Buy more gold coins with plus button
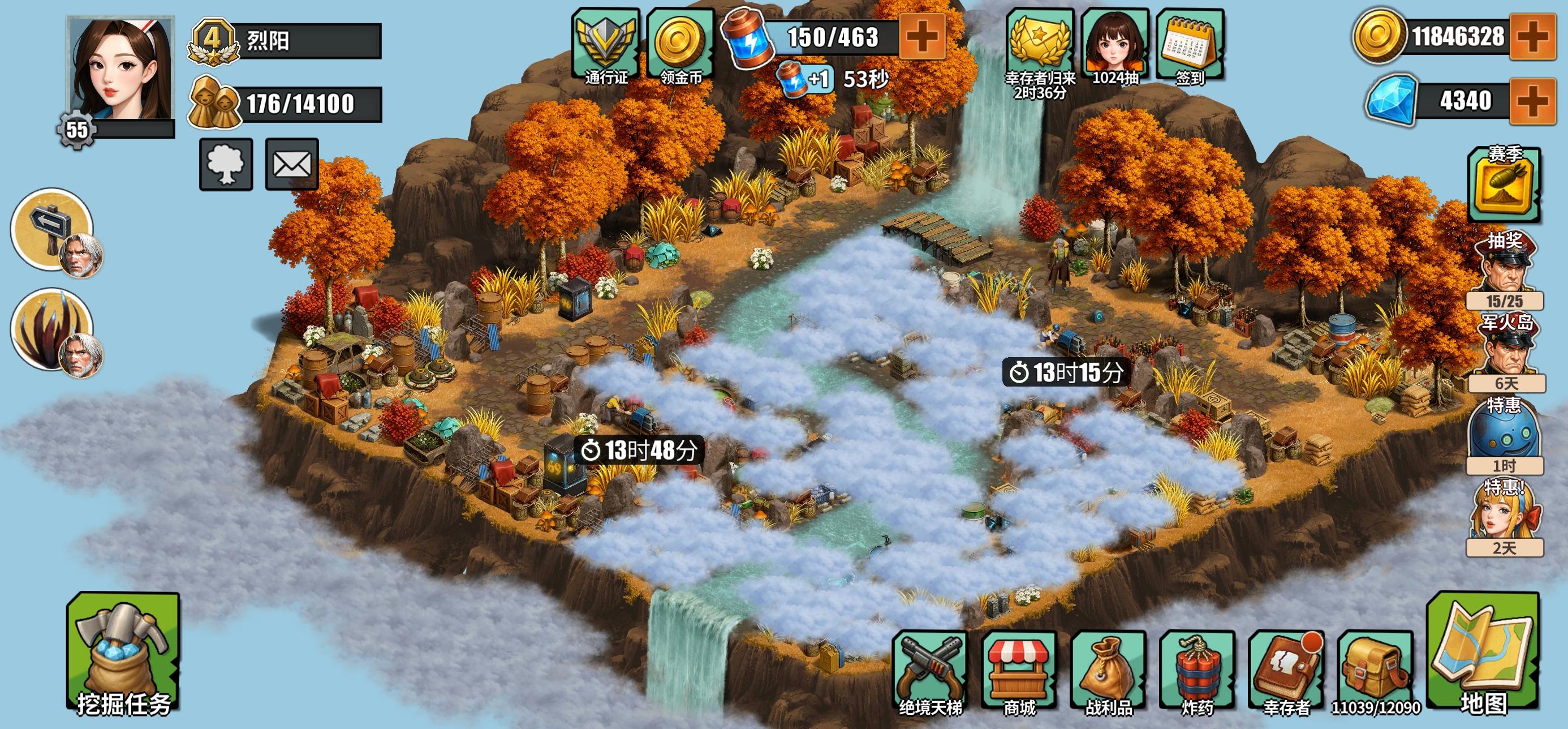 click(x=1533, y=37)
